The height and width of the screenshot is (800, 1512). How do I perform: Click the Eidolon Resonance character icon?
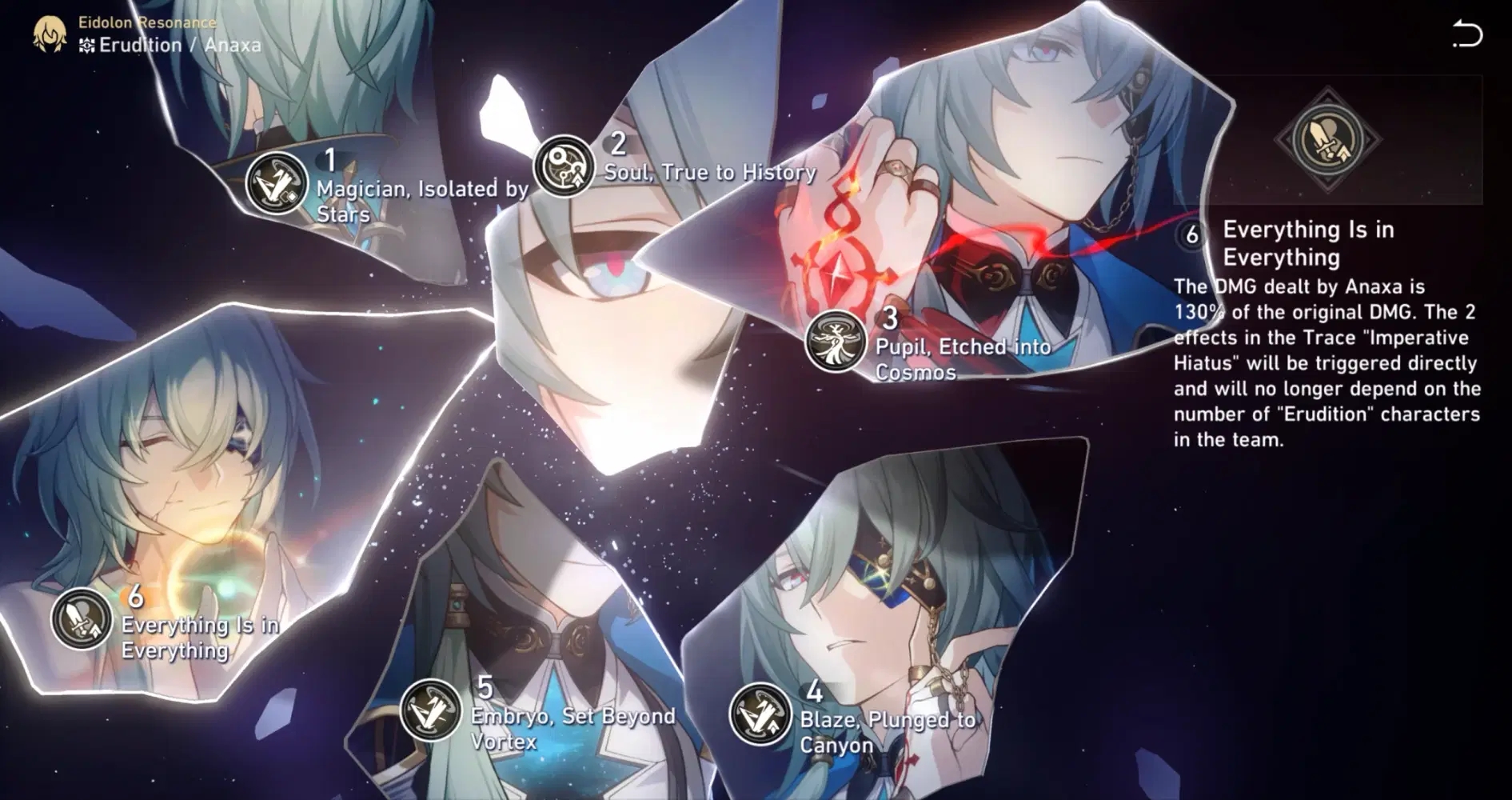[50, 34]
